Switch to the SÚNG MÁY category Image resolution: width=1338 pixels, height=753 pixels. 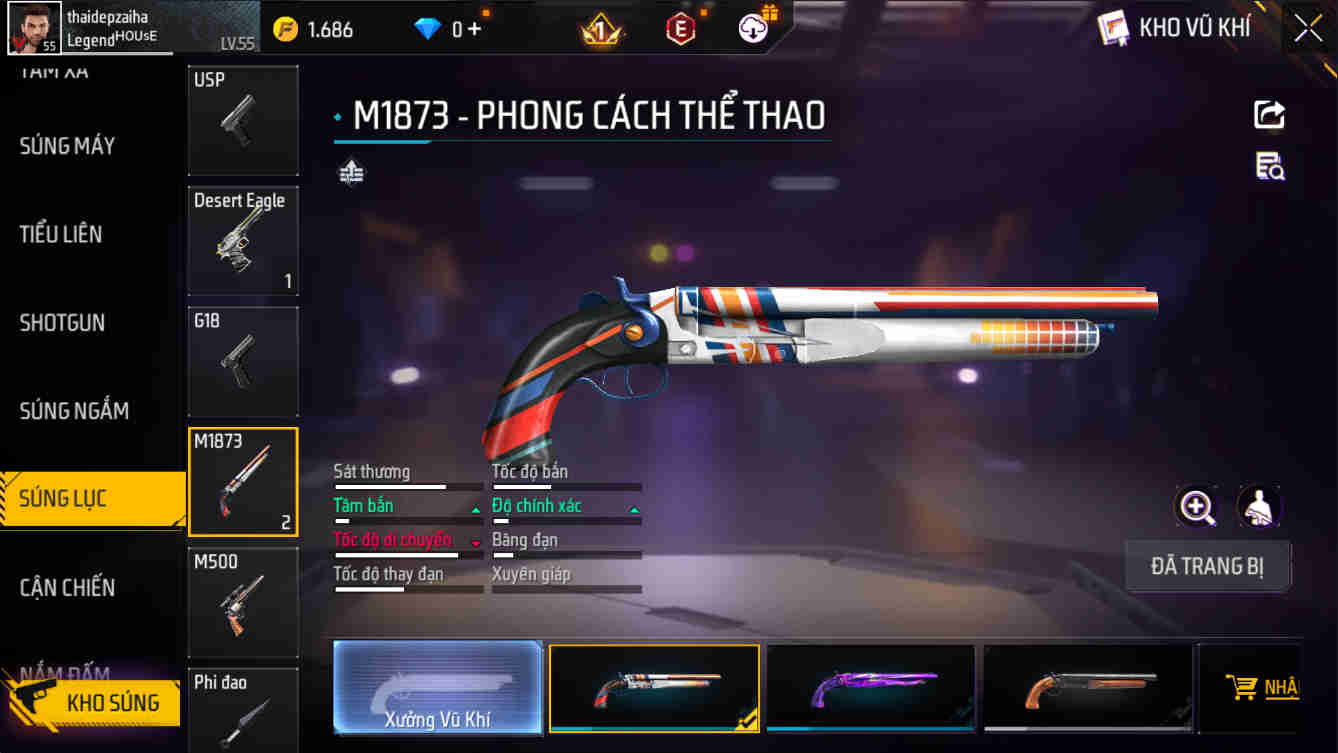point(67,146)
